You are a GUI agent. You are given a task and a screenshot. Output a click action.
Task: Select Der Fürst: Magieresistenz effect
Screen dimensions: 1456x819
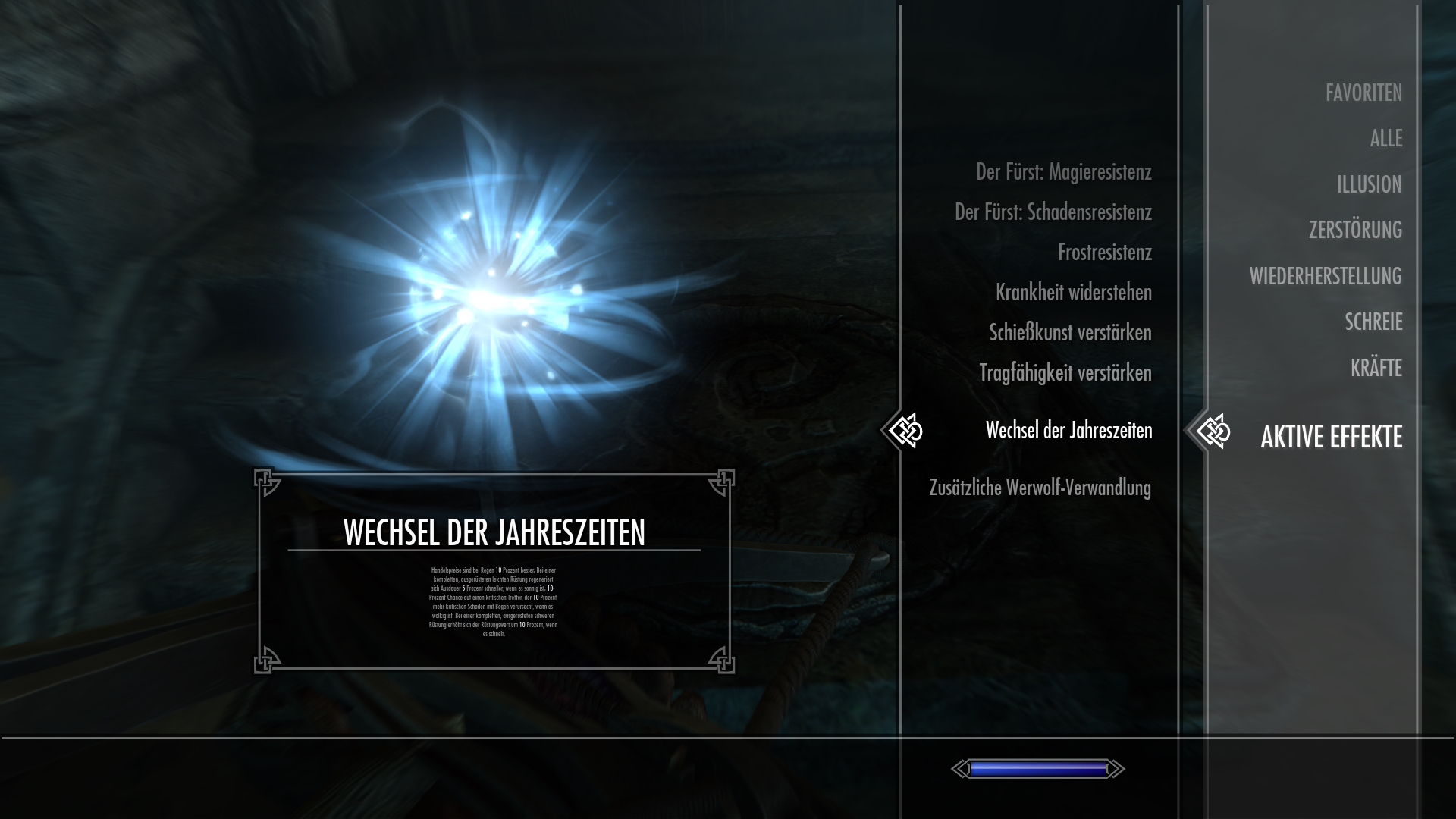click(x=1063, y=172)
